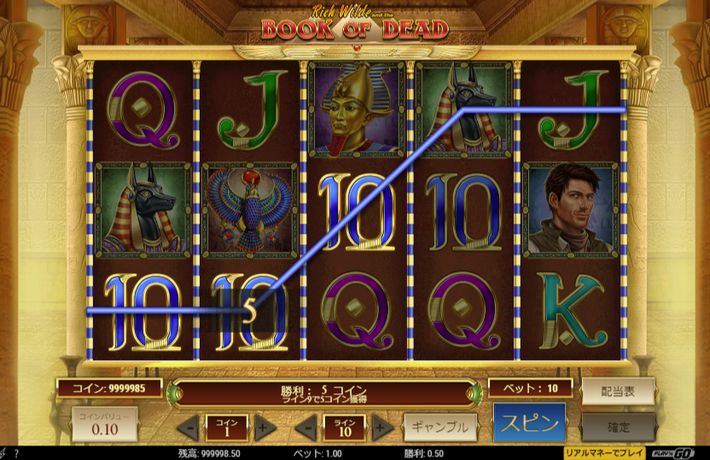Decrease the コイン count with minus
710x460 pixels.
pyautogui.click(x=186, y=428)
